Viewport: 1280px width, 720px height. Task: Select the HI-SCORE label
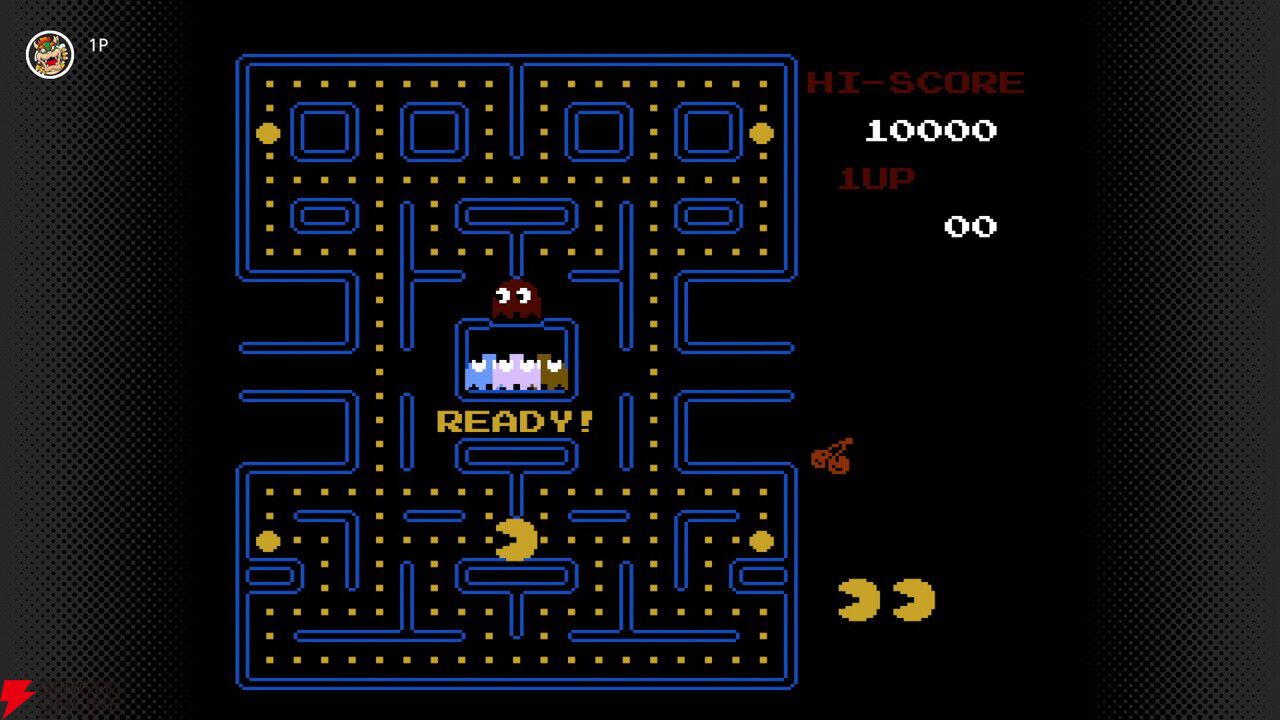(914, 82)
